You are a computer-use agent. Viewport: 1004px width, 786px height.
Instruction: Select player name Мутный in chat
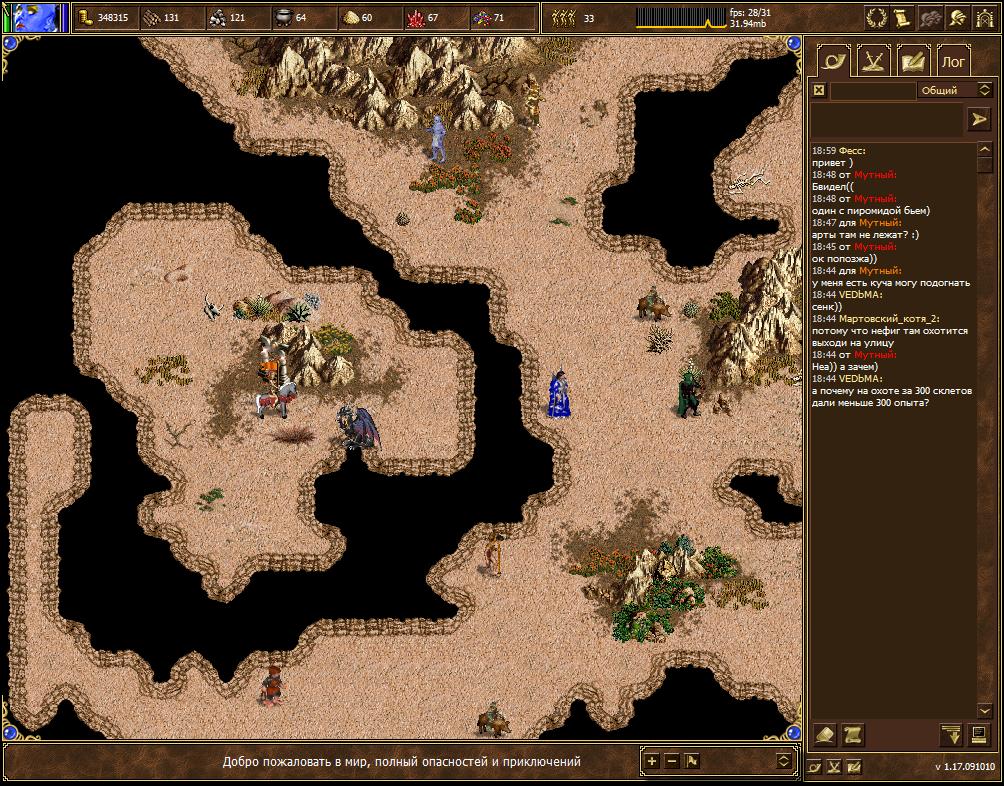pos(875,174)
